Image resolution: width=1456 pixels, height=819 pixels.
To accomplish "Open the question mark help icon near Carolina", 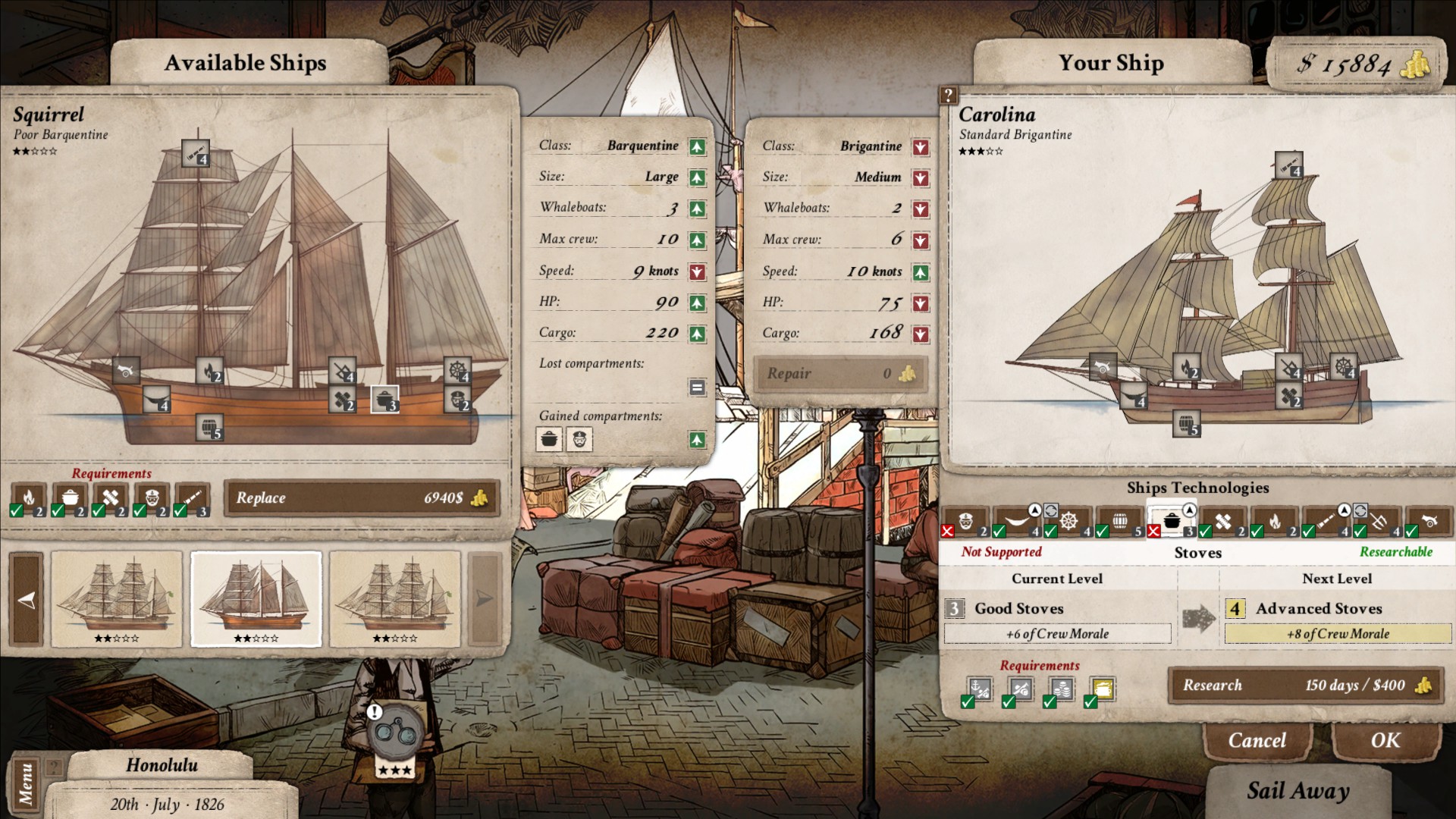I will point(947,96).
